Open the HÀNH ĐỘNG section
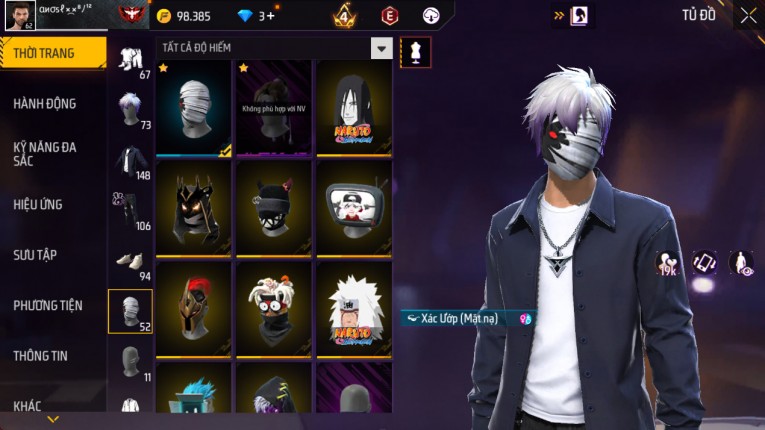765x430 pixels. 45,103
